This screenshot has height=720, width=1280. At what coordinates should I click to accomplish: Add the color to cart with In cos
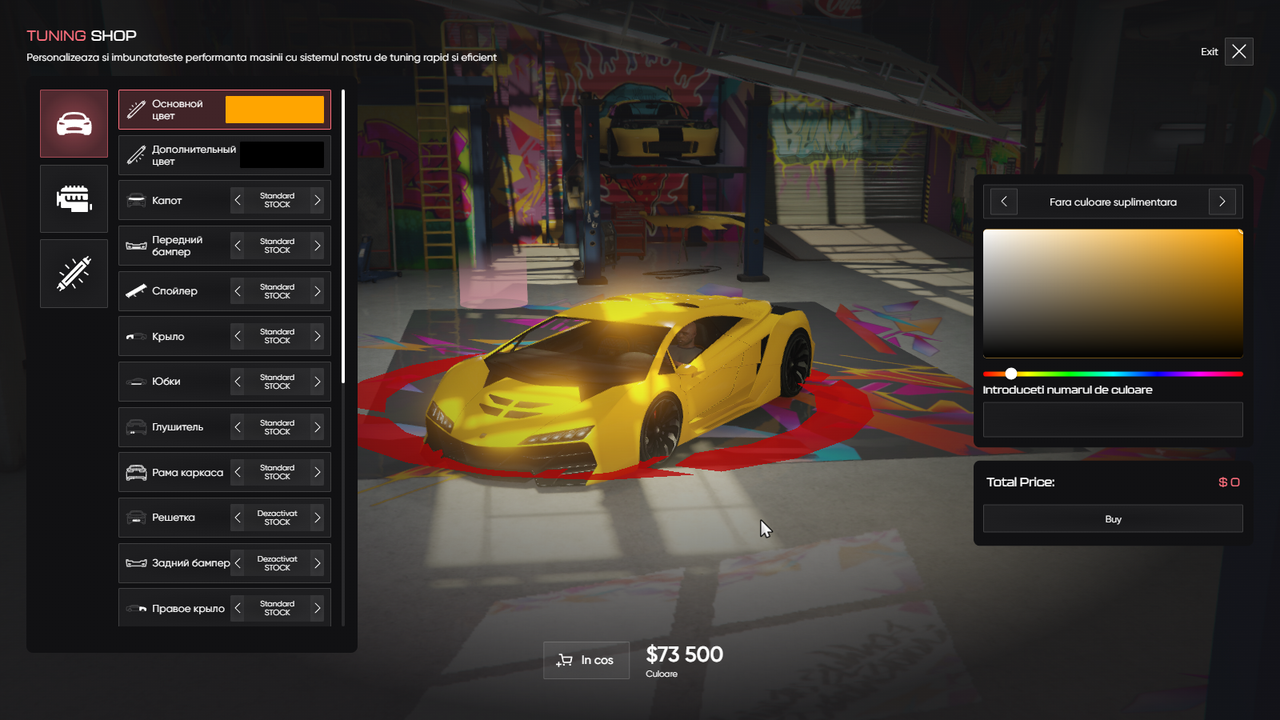tap(586, 660)
